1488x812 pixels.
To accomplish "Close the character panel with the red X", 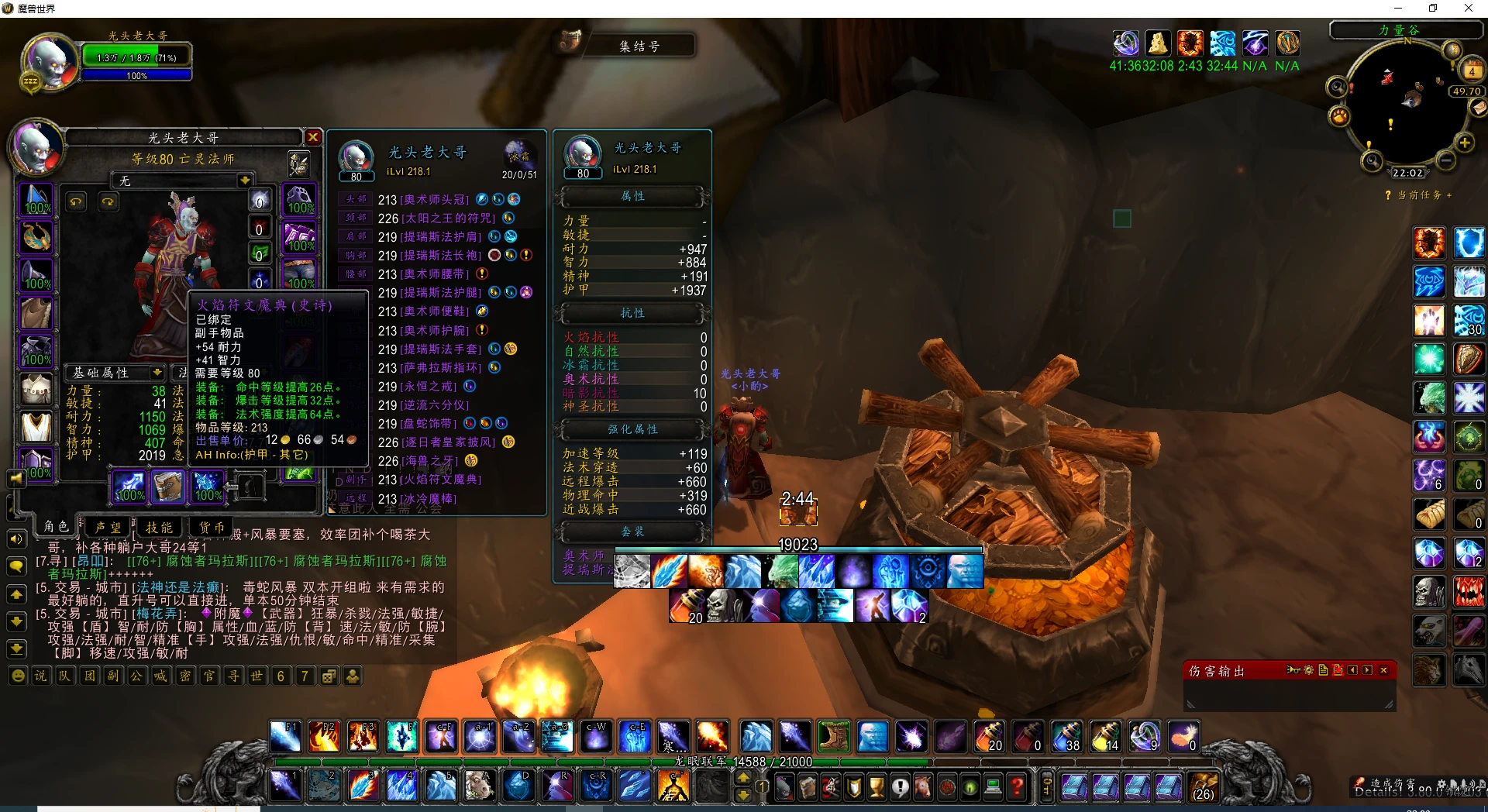I will point(313,137).
